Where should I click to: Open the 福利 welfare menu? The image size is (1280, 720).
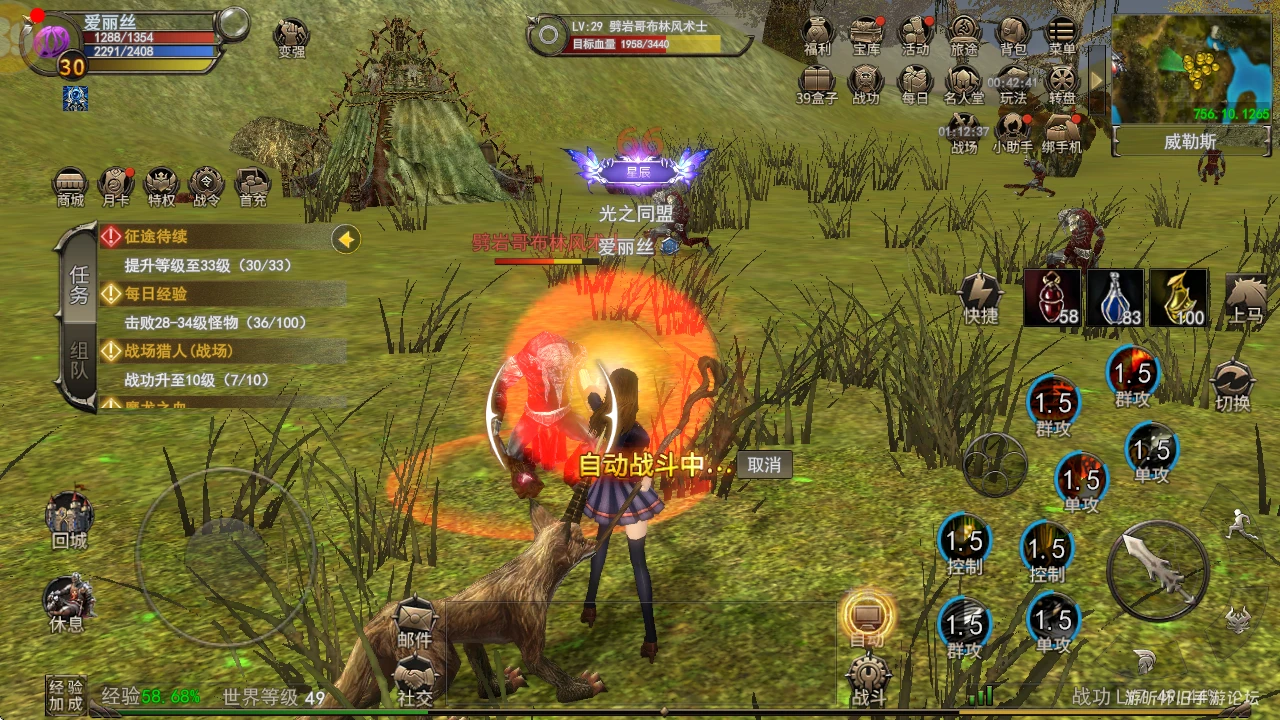[818, 36]
